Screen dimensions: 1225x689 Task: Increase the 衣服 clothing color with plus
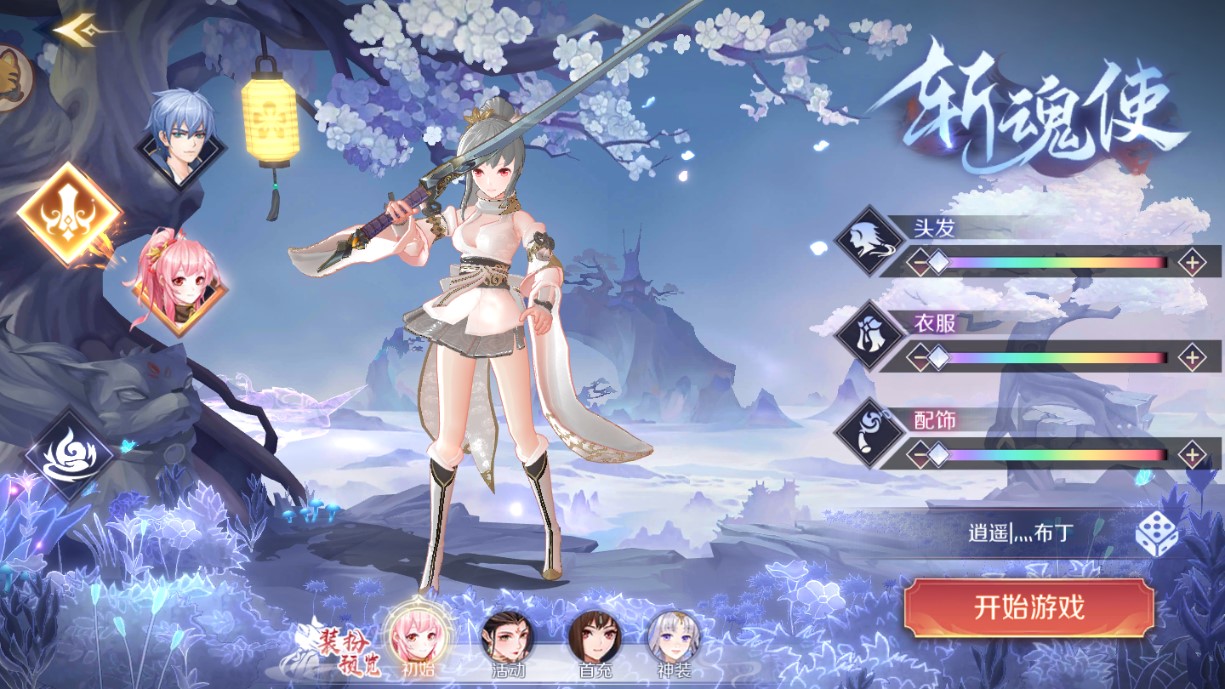(x=1191, y=357)
